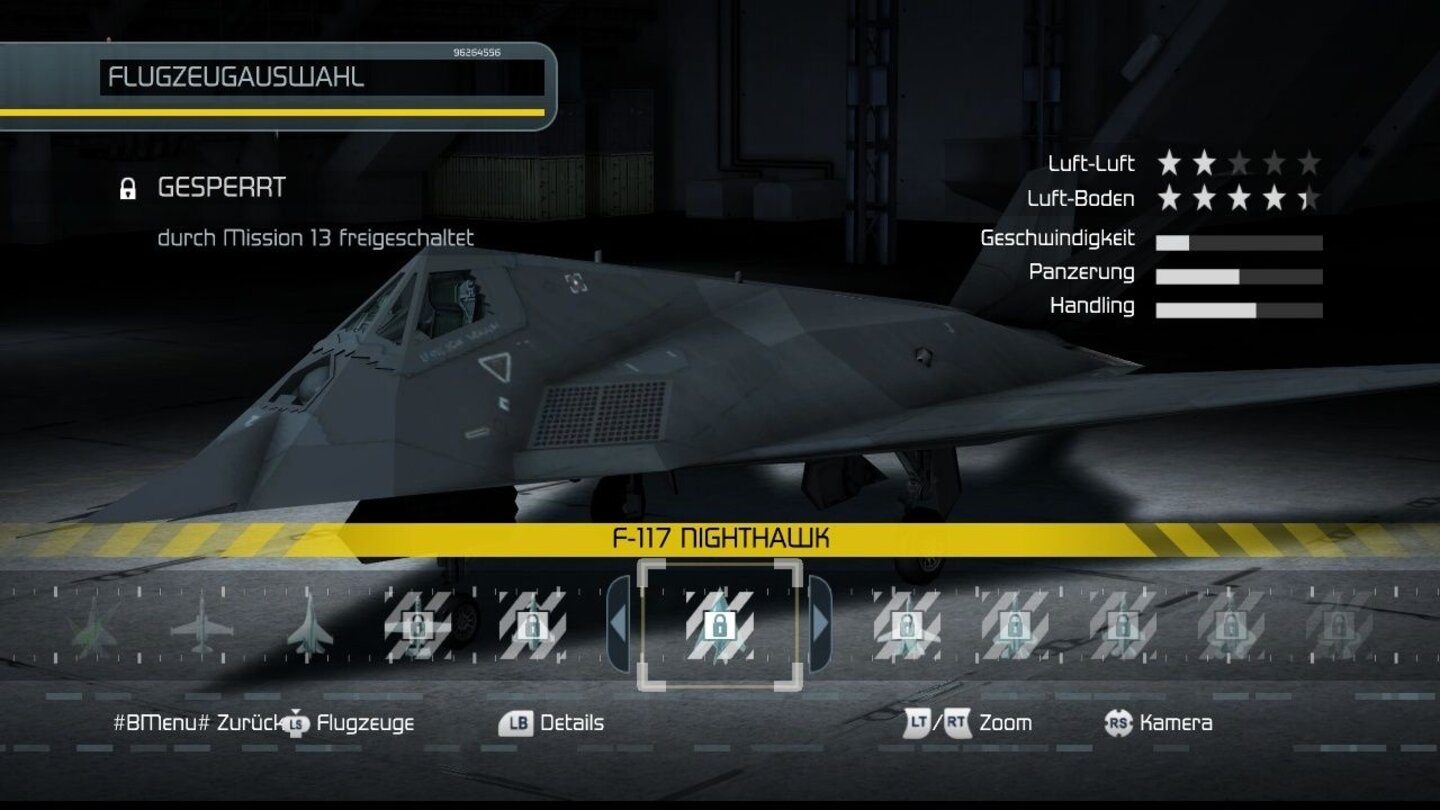1440x810 pixels.
Task: Select the second unlocked aircraft silhouette icon
Action: [x=200, y=625]
